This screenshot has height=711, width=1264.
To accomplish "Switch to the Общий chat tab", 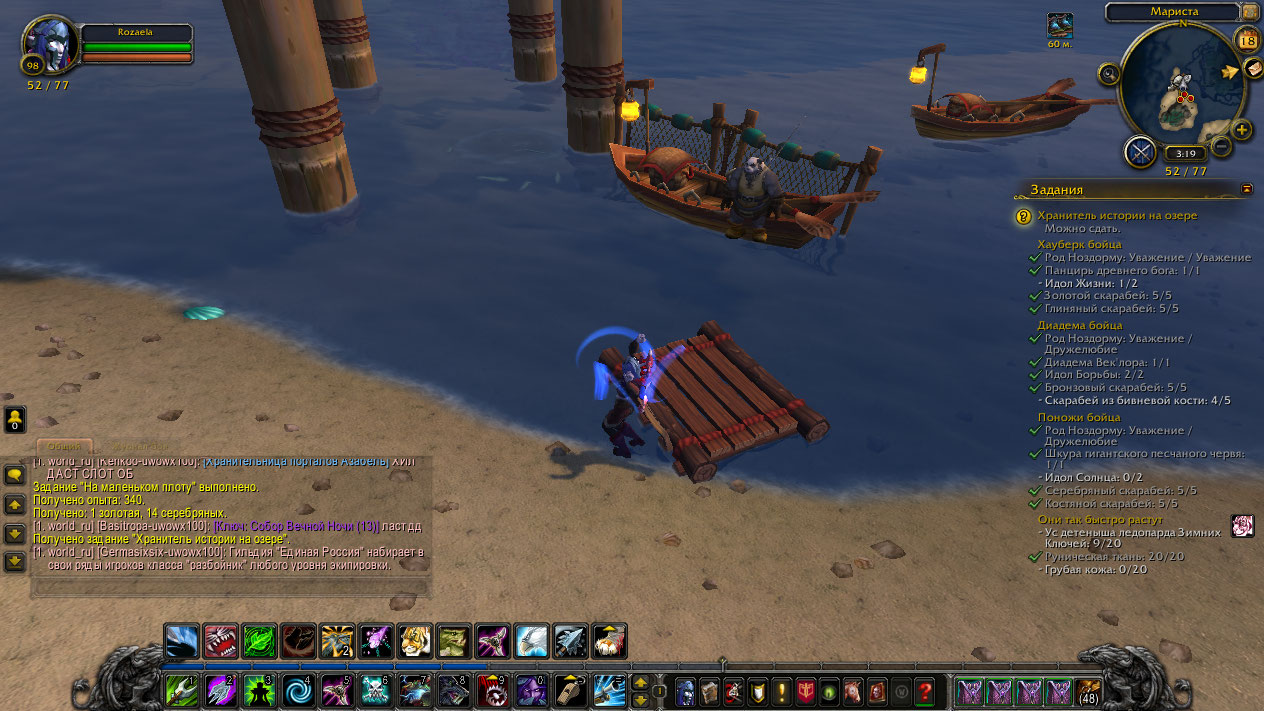I will pyautogui.click(x=64, y=447).
